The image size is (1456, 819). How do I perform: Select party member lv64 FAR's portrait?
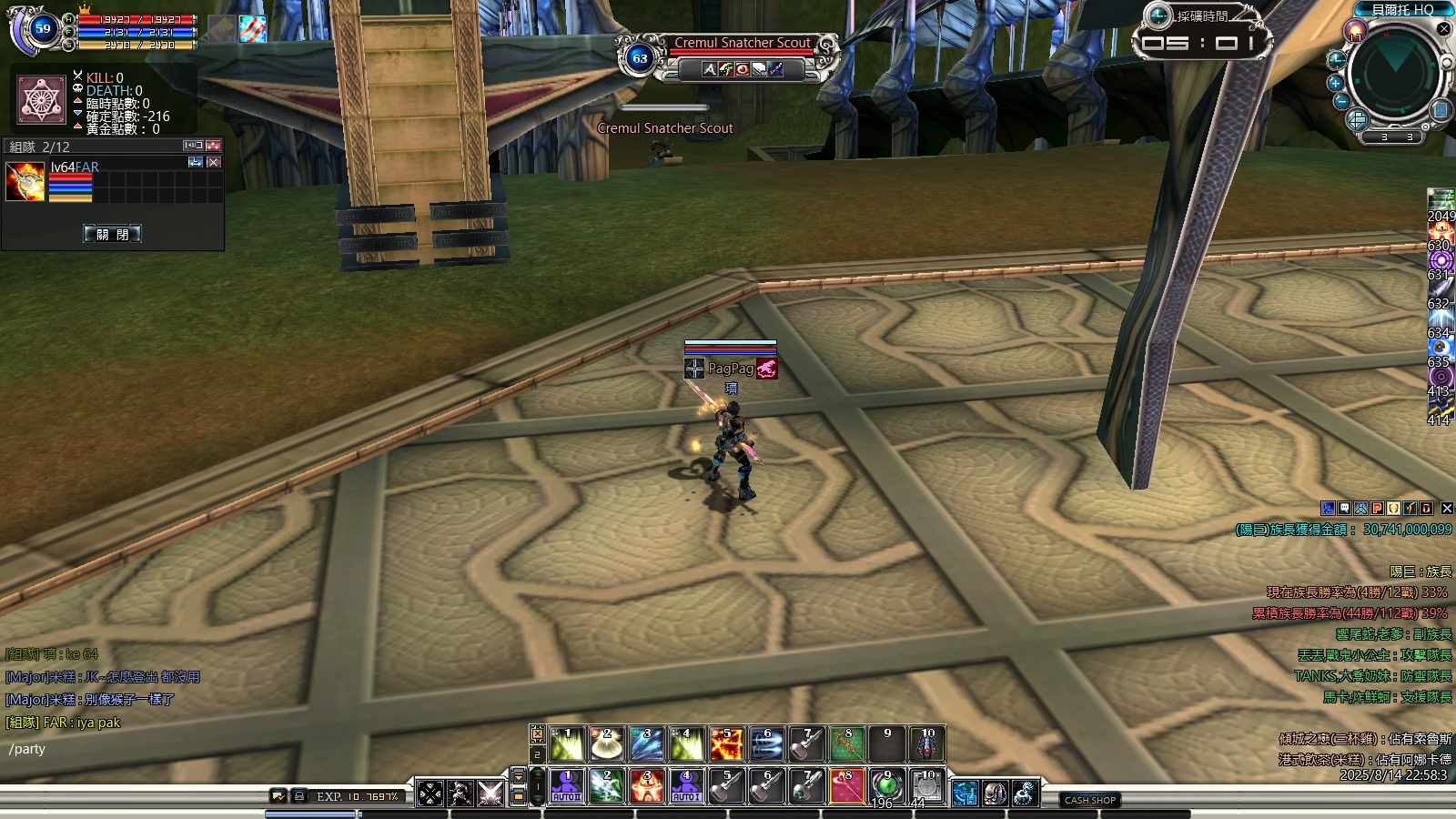coord(25,182)
